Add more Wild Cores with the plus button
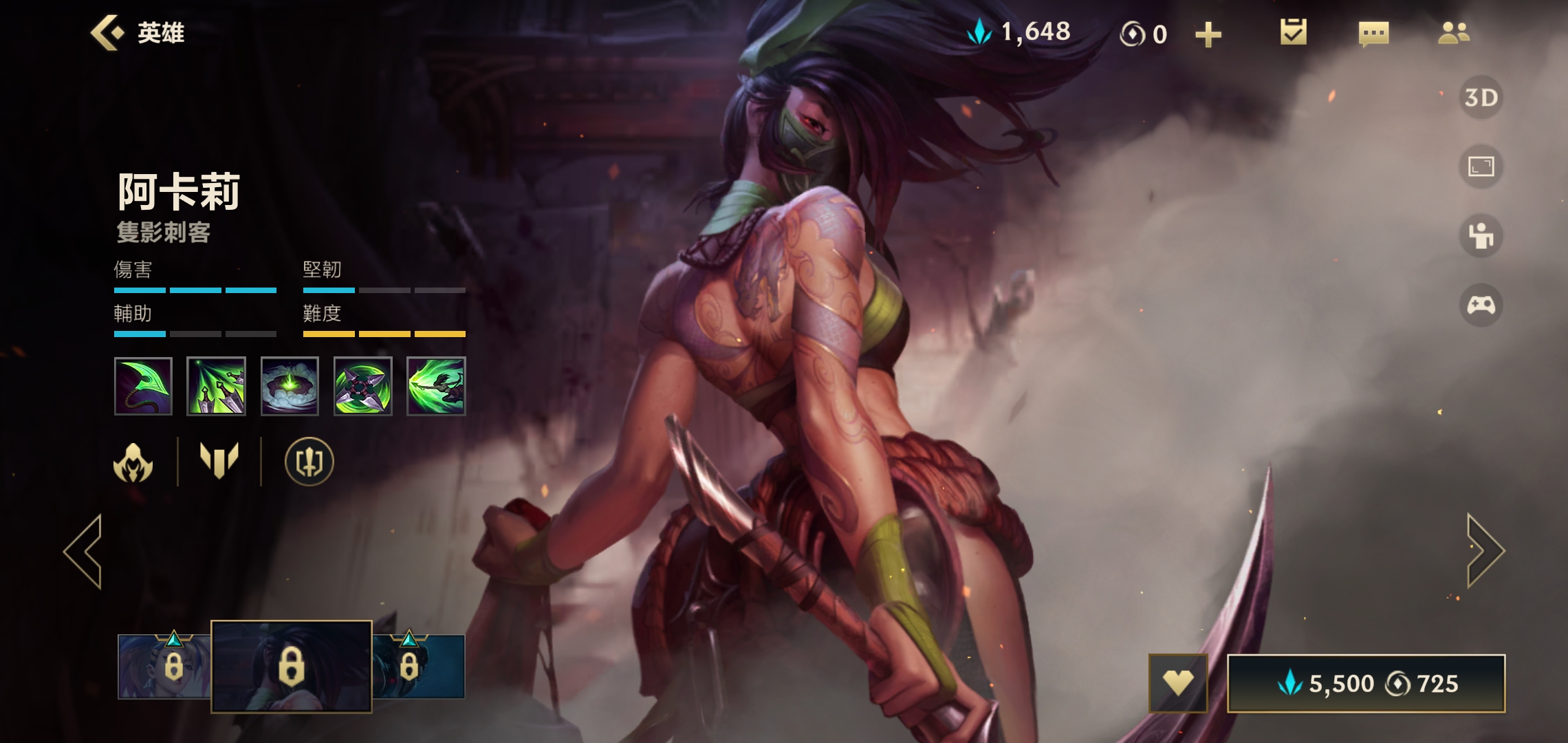The width and height of the screenshot is (1568, 743). pyautogui.click(x=1208, y=34)
